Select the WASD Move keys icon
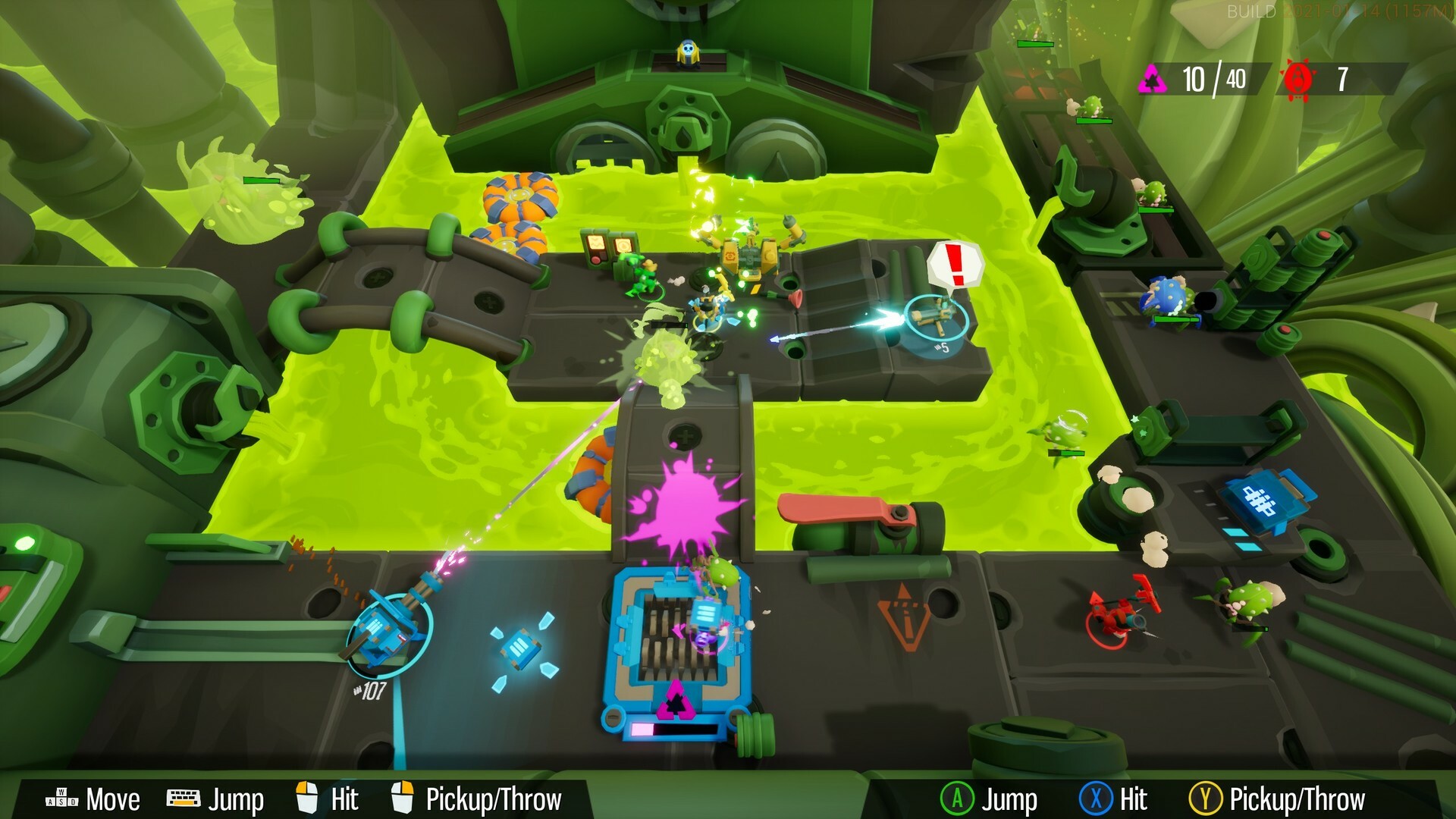The height and width of the screenshot is (819, 1456). tap(63, 798)
